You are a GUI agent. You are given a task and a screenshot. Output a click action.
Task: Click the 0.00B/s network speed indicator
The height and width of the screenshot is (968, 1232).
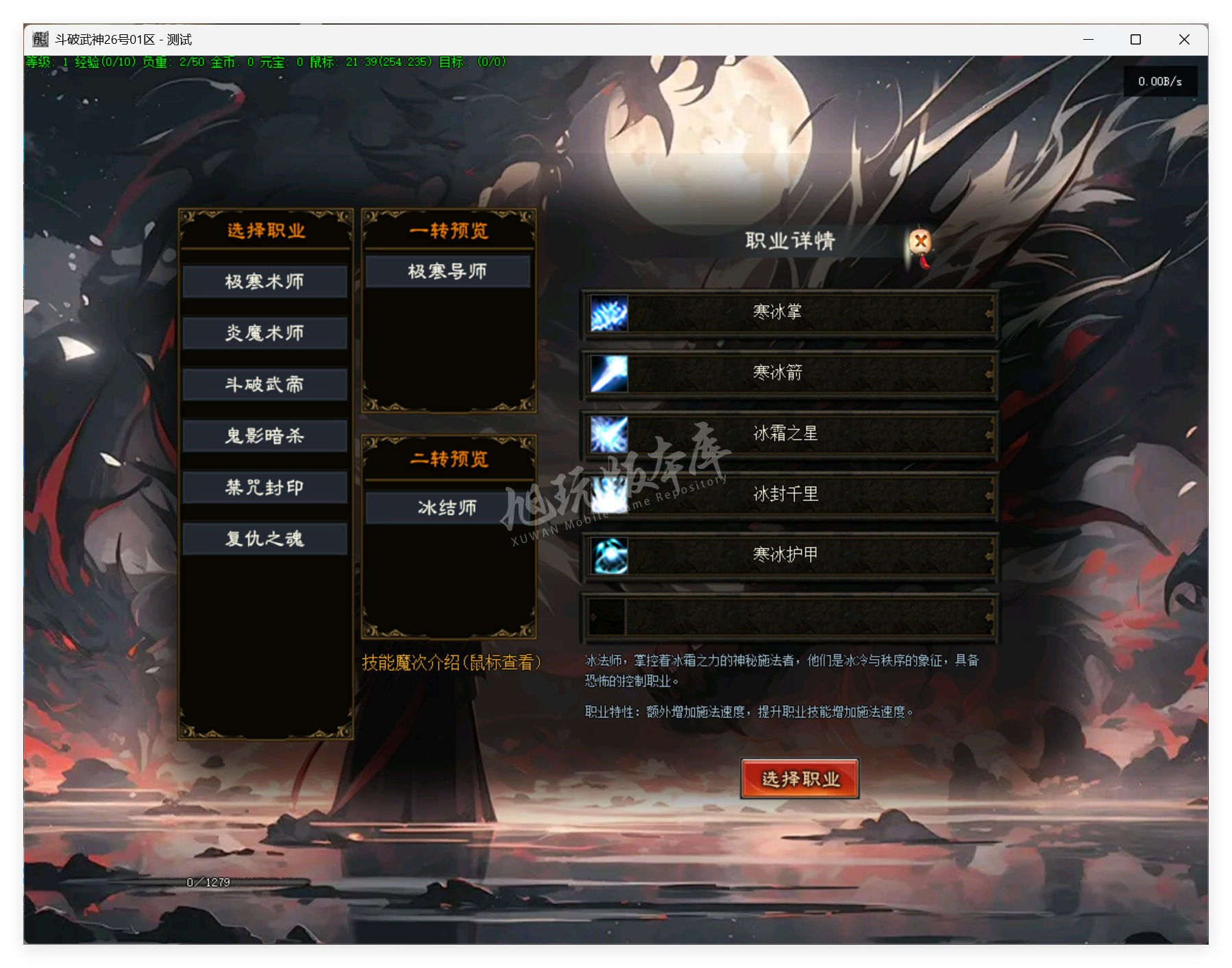coord(1159,81)
